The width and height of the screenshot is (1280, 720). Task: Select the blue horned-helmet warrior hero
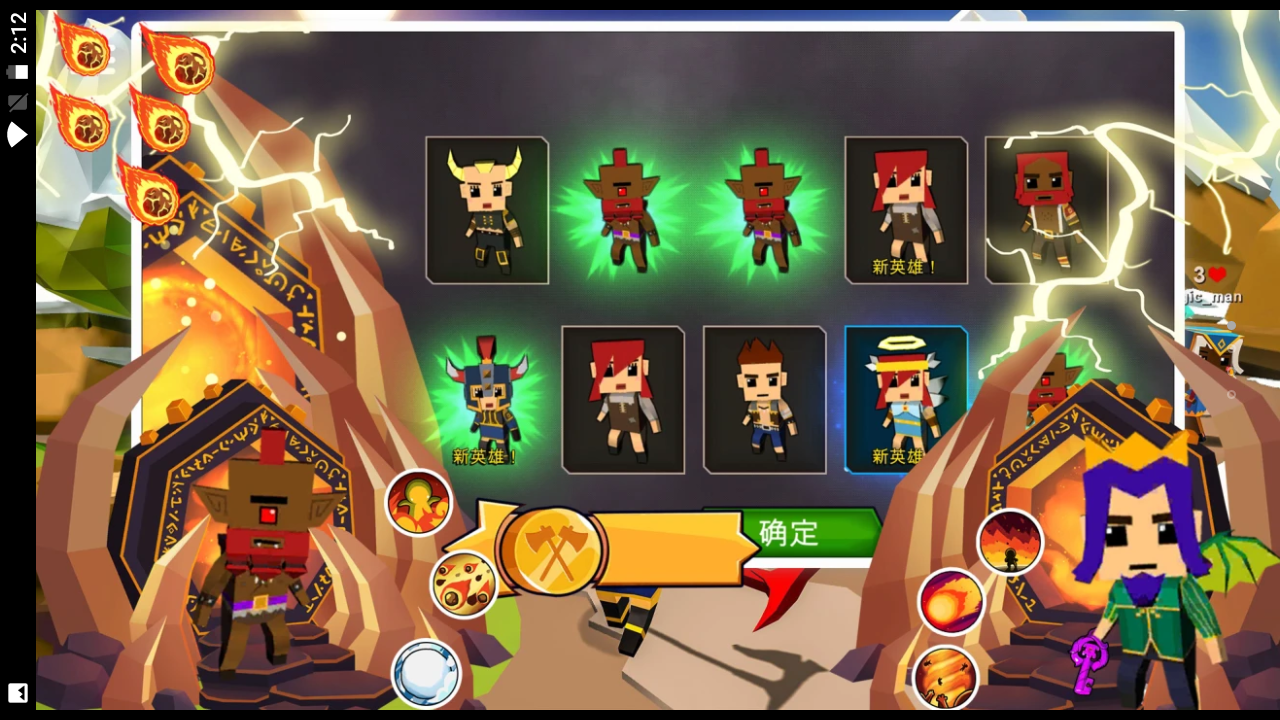point(486,400)
